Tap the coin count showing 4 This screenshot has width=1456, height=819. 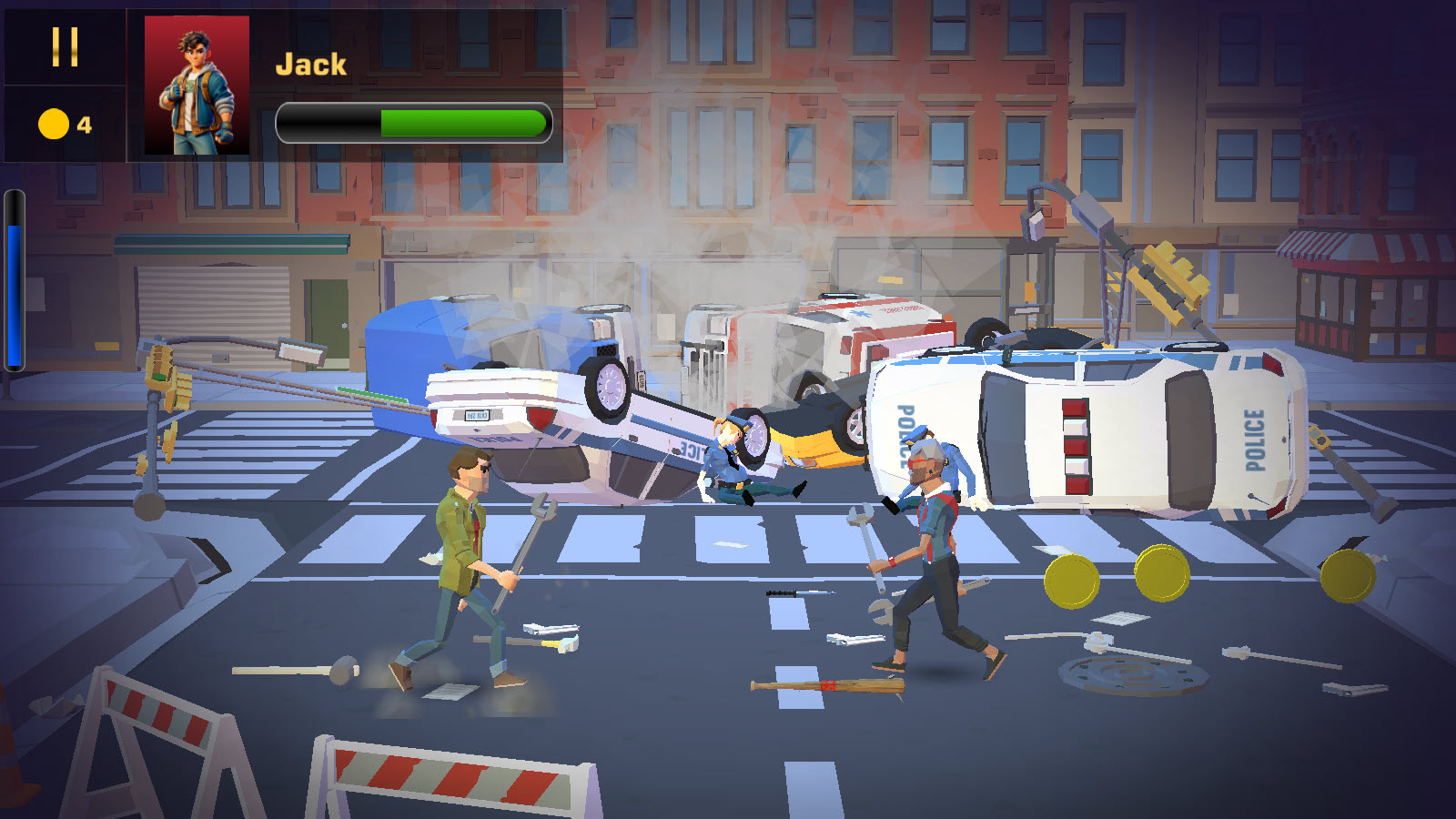point(85,123)
